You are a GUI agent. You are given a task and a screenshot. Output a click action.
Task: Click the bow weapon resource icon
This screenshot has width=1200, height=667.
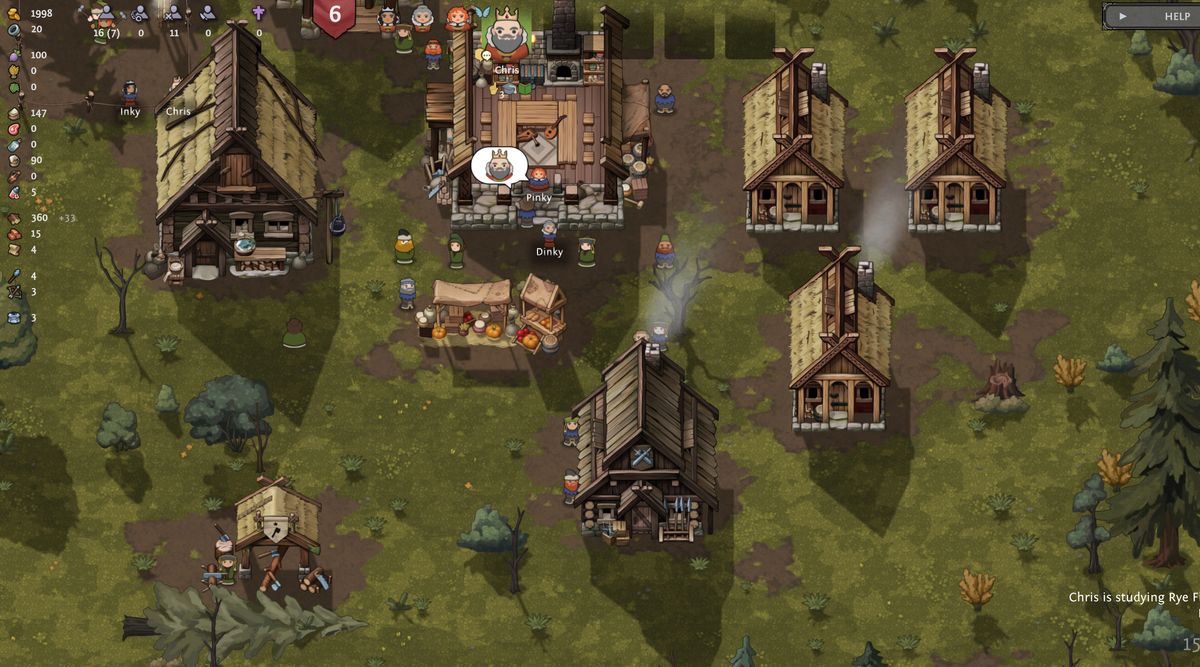(x=14, y=292)
